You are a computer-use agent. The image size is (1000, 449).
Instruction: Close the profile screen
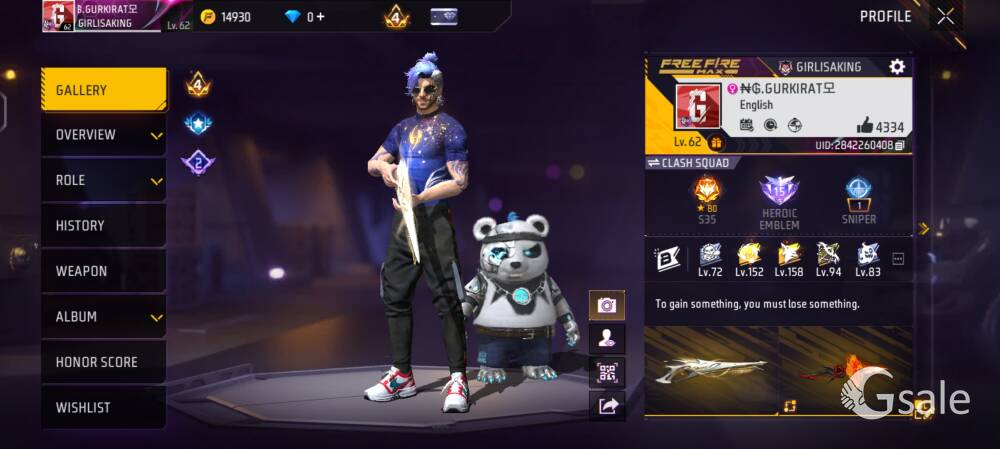pyautogui.click(x=945, y=16)
